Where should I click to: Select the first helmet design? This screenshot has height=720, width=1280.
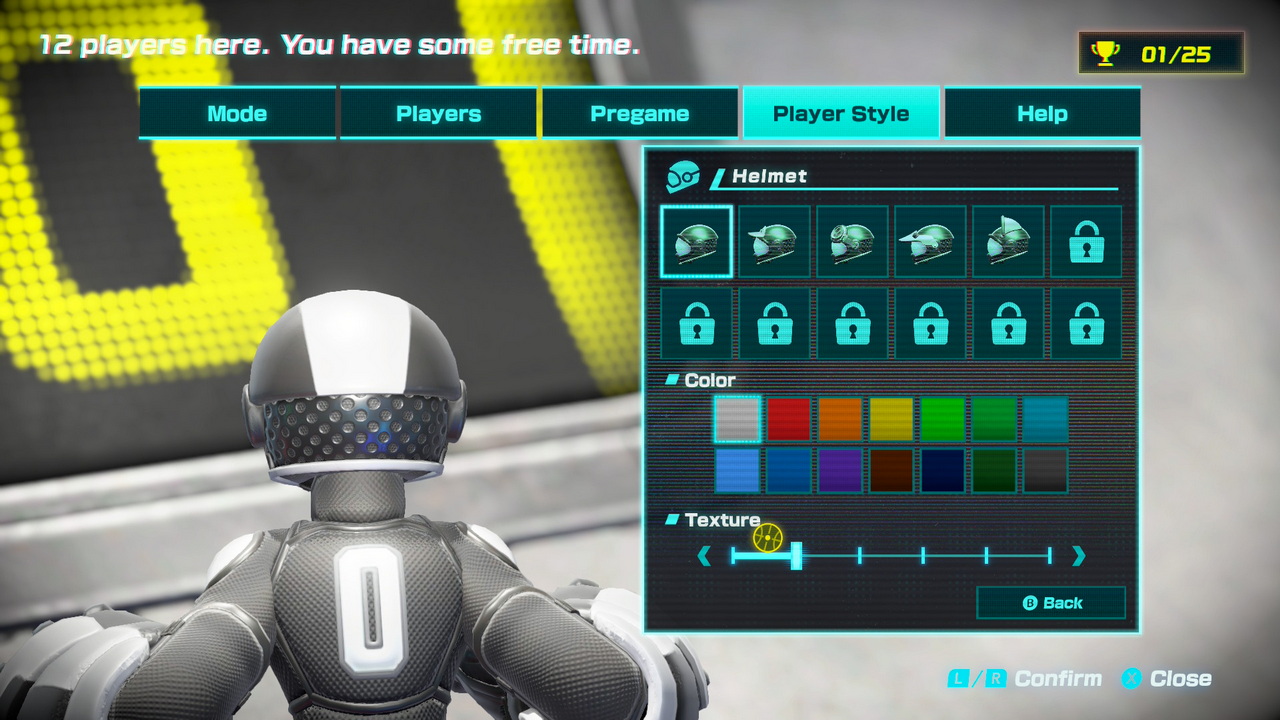click(x=696, y=241)
